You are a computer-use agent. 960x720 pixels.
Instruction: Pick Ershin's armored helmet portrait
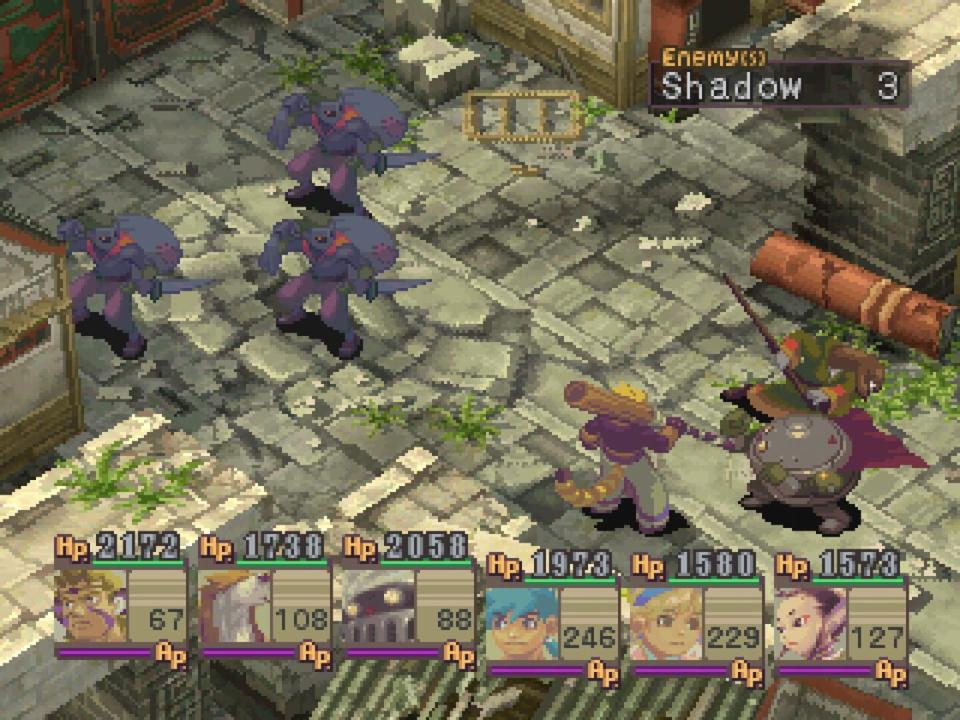tap(377, 606)
